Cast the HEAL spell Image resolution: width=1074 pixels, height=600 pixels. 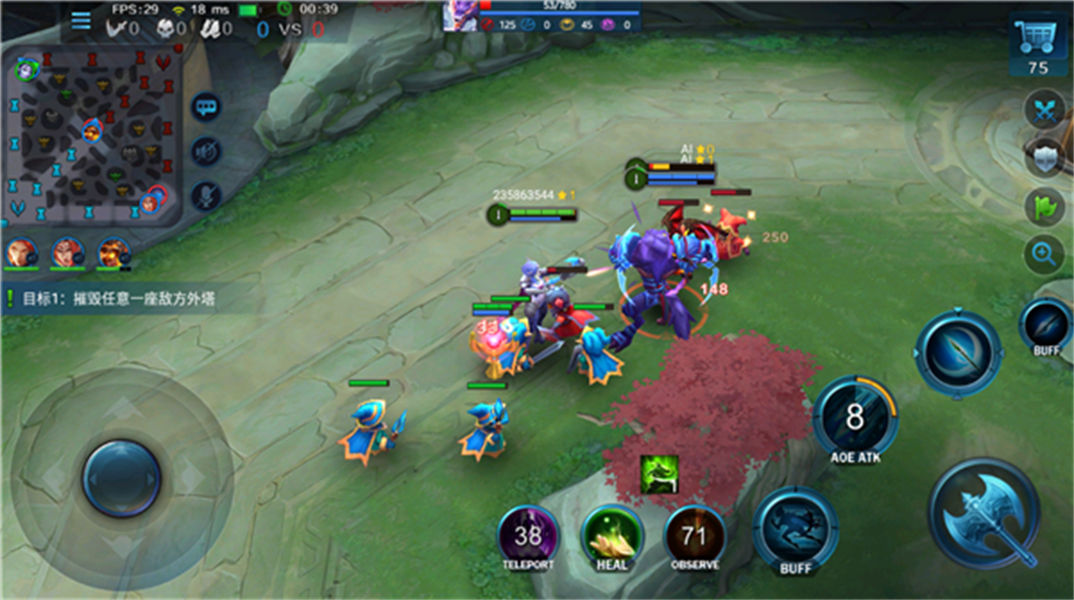(x=611, y=537)
